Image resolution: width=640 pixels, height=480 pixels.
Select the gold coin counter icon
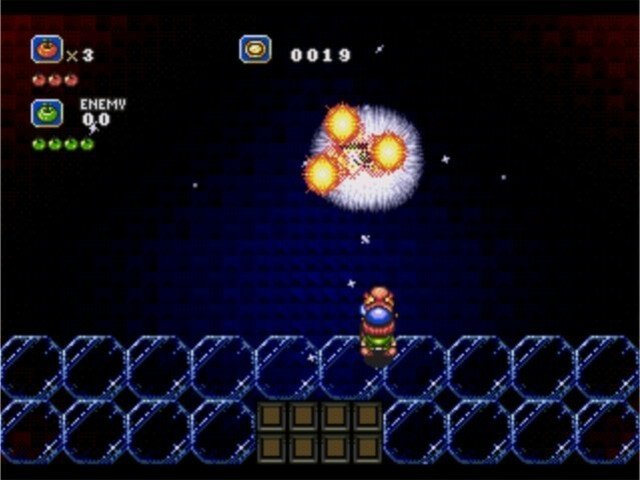(254, 50)
